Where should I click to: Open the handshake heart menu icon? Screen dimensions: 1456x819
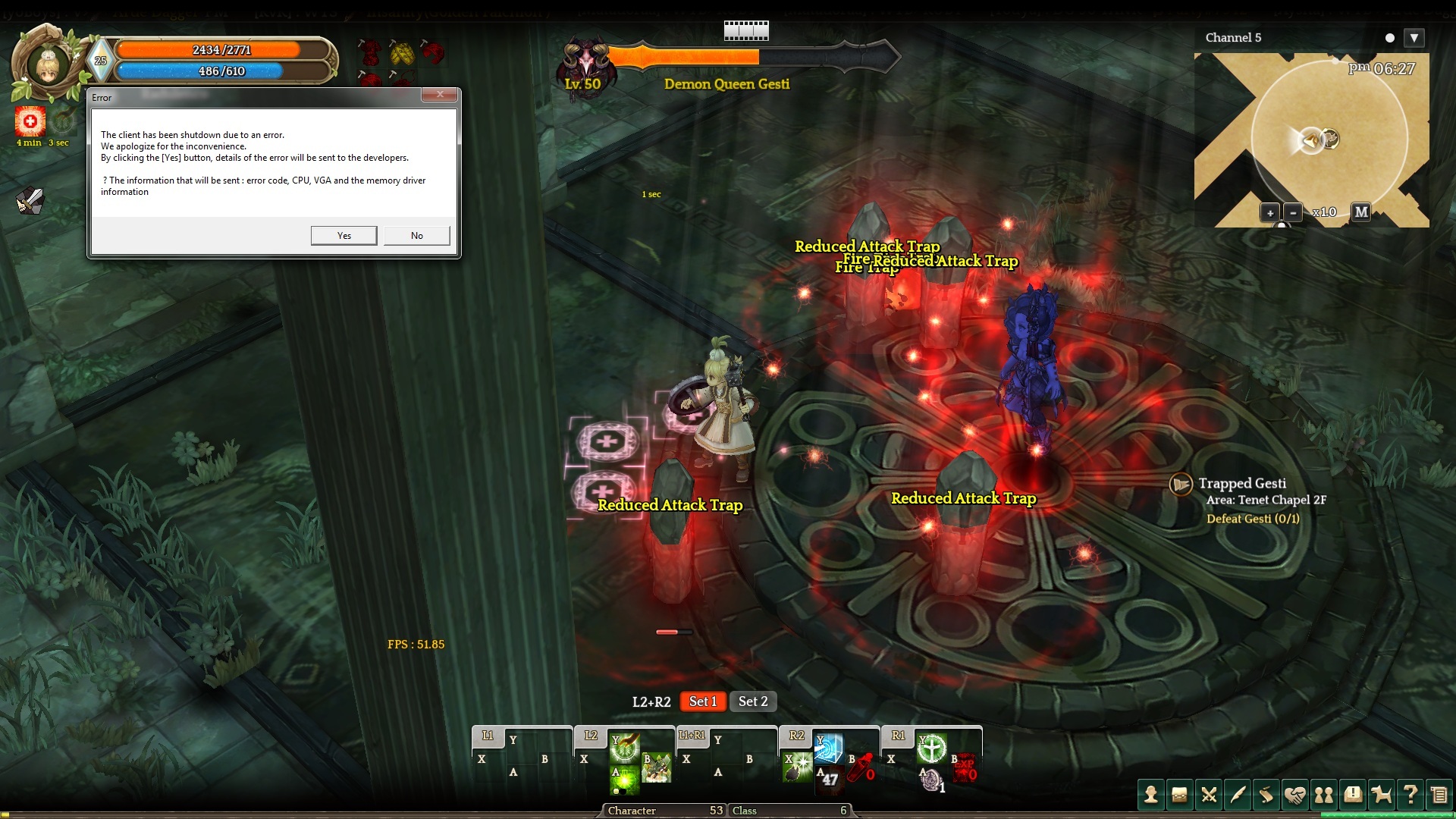pyautogui.click(x=1295, y=795)
